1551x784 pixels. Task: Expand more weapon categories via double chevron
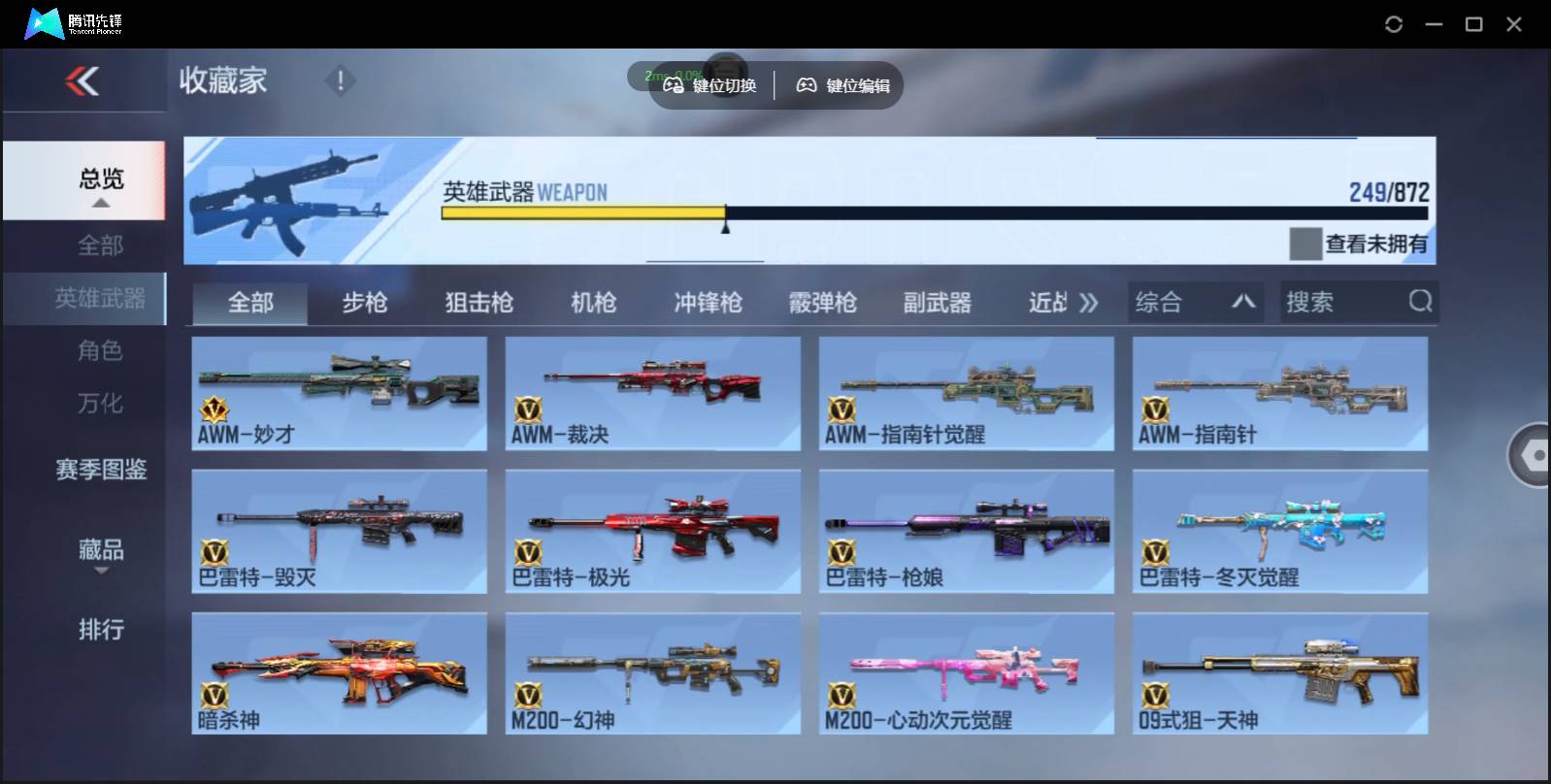pos(1091,302)
